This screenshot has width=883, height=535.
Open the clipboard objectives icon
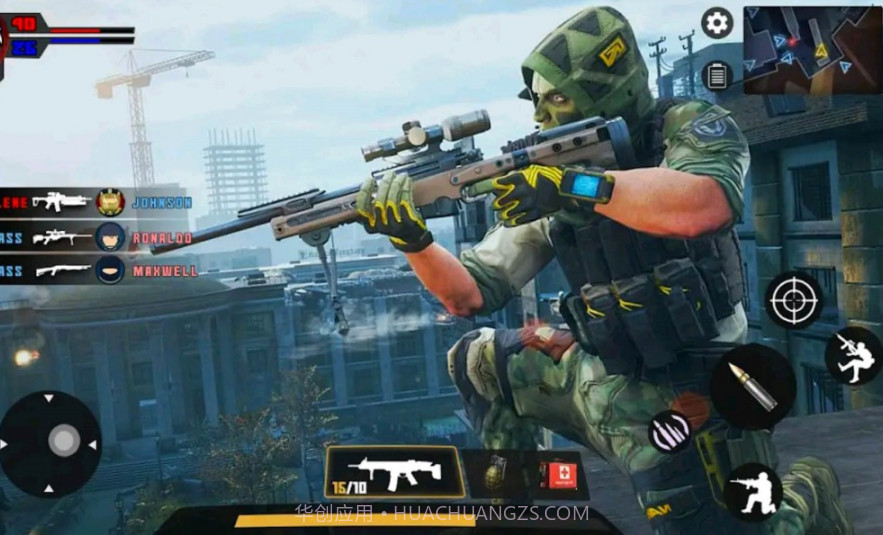pyautogui.click(x=717, y=74)
